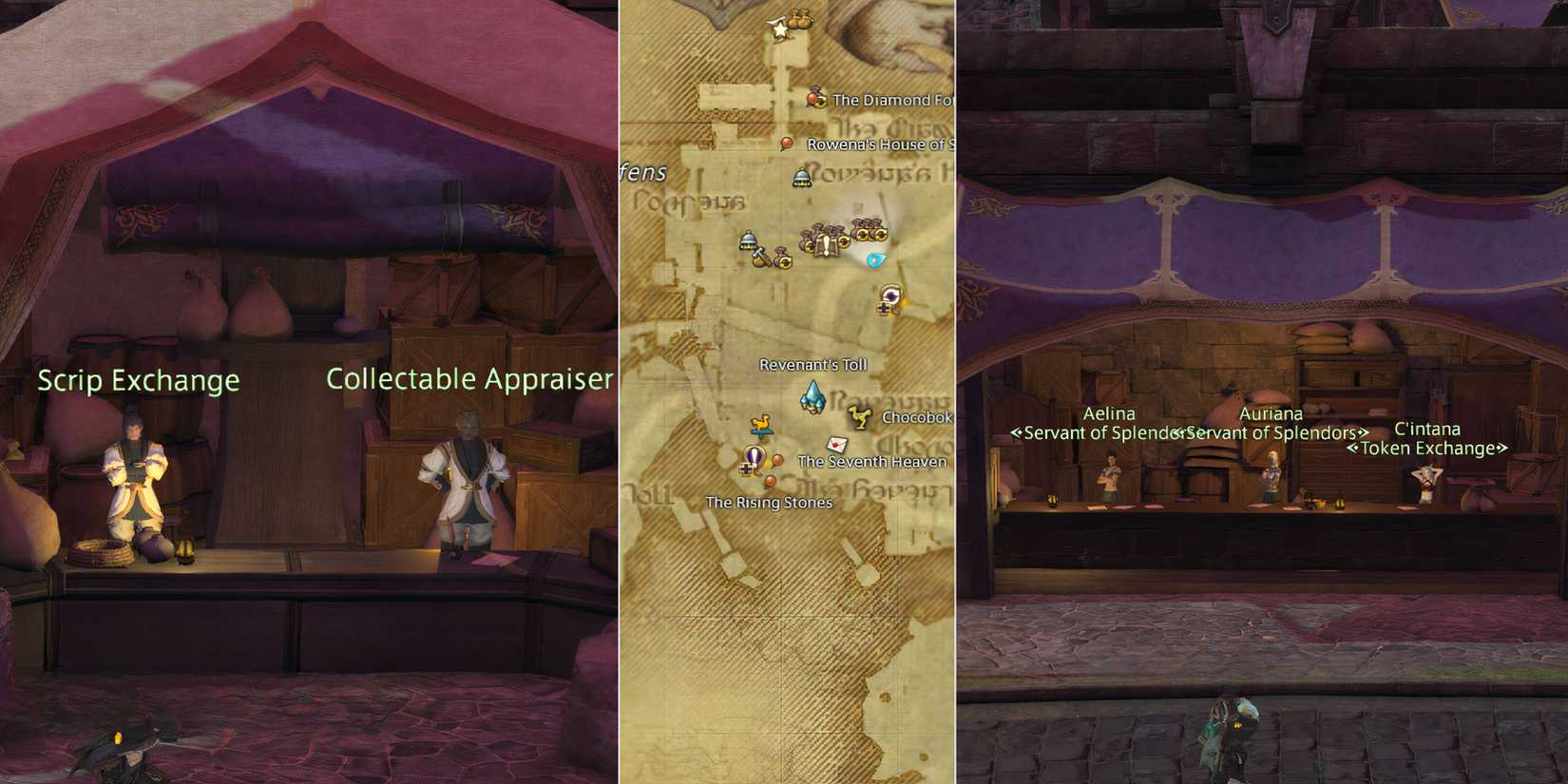
Task: Select the blue water droplet icon on the map
Action: point(874,258)
